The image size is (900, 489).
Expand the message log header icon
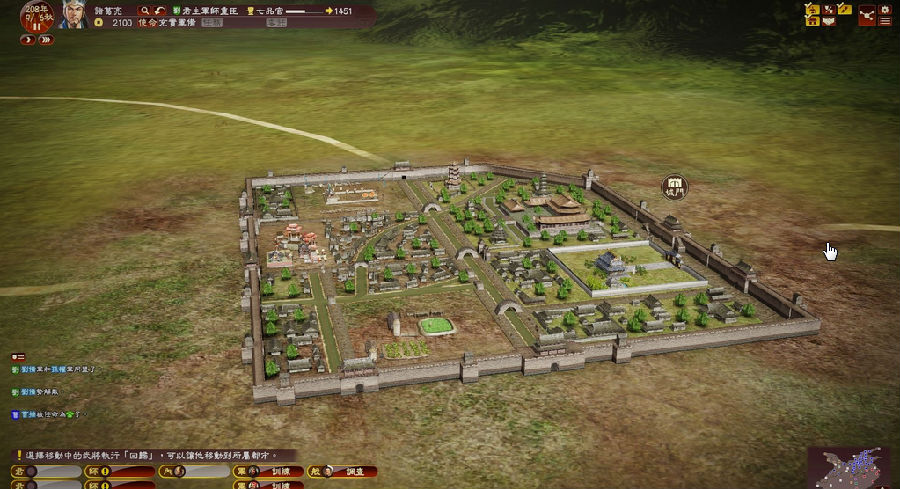17,356
